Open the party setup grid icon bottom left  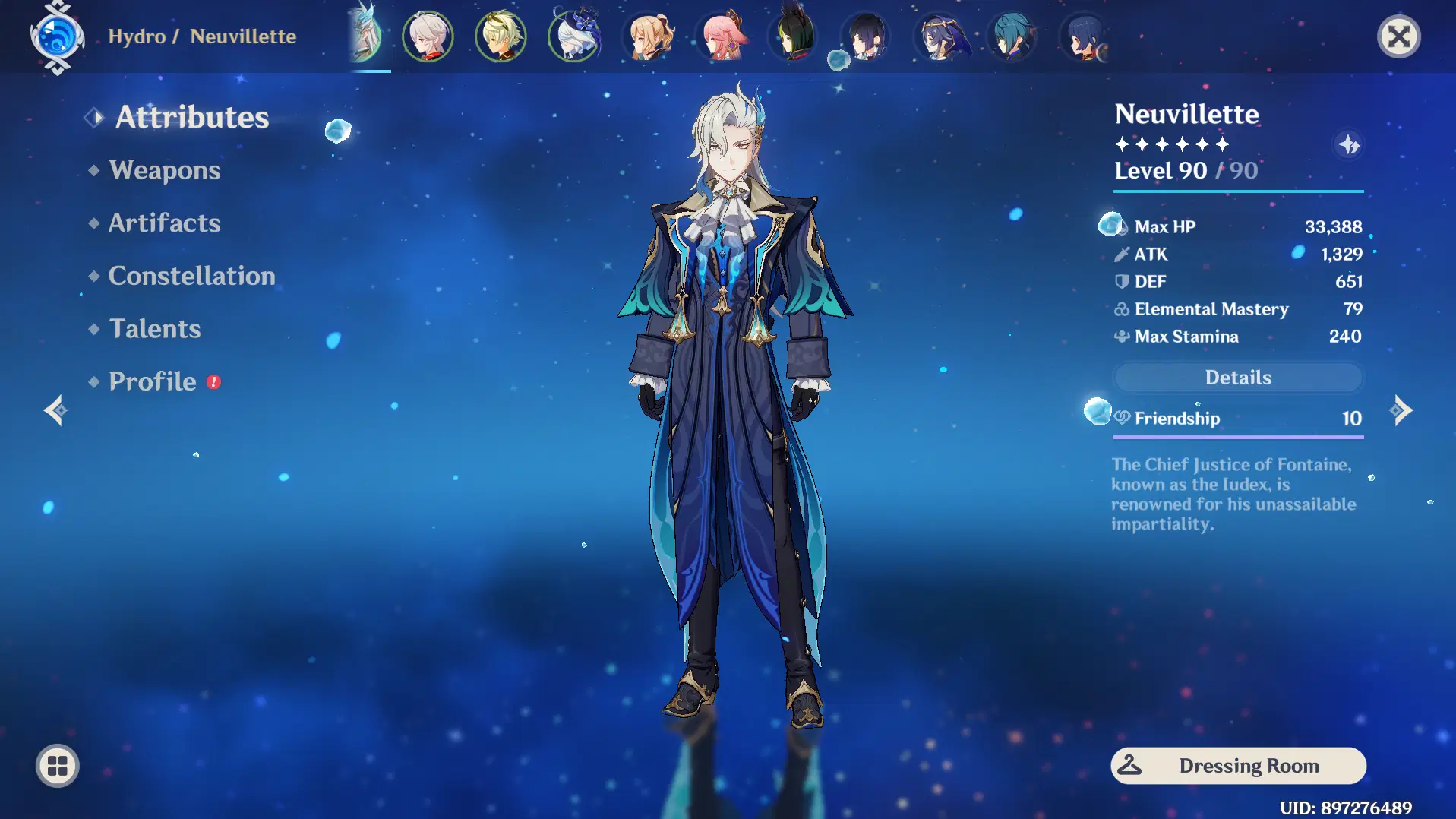click(57, 766)
